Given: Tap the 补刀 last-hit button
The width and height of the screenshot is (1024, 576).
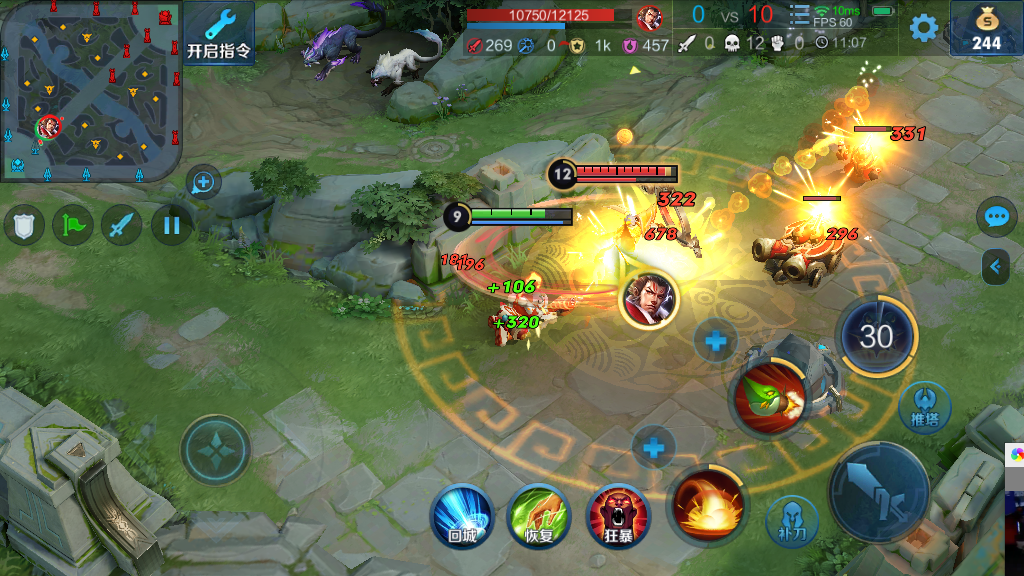Looking at the screenshot, I should (x=792, y=521).
